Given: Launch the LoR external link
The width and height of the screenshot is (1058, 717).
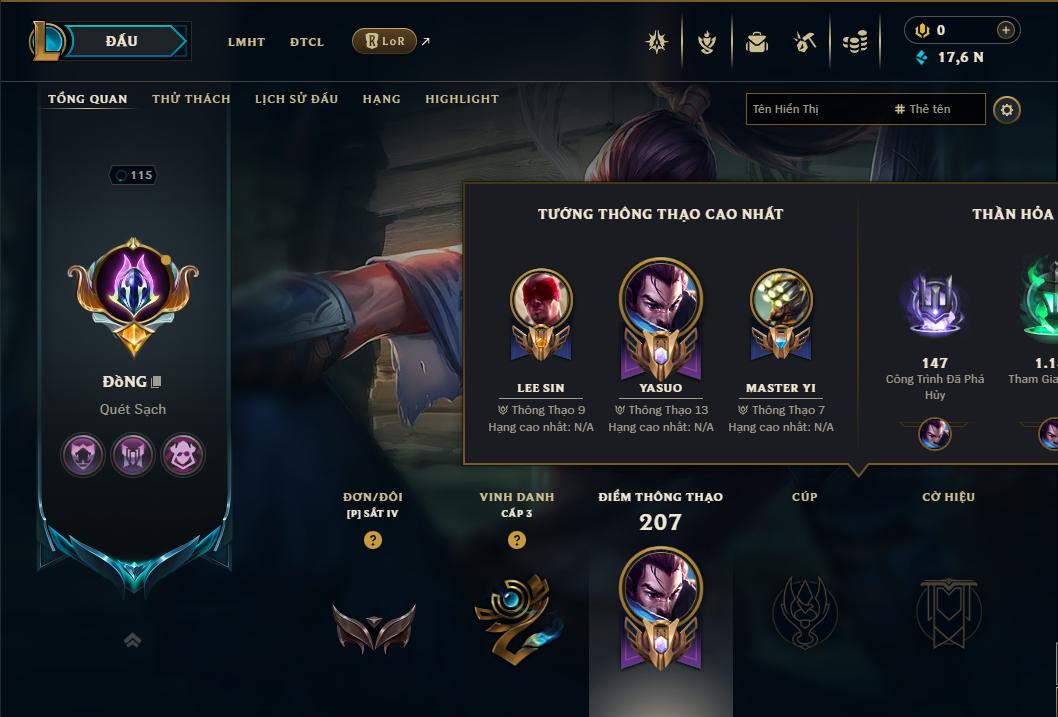Looking at the screenshot, I should pos(386,41).
